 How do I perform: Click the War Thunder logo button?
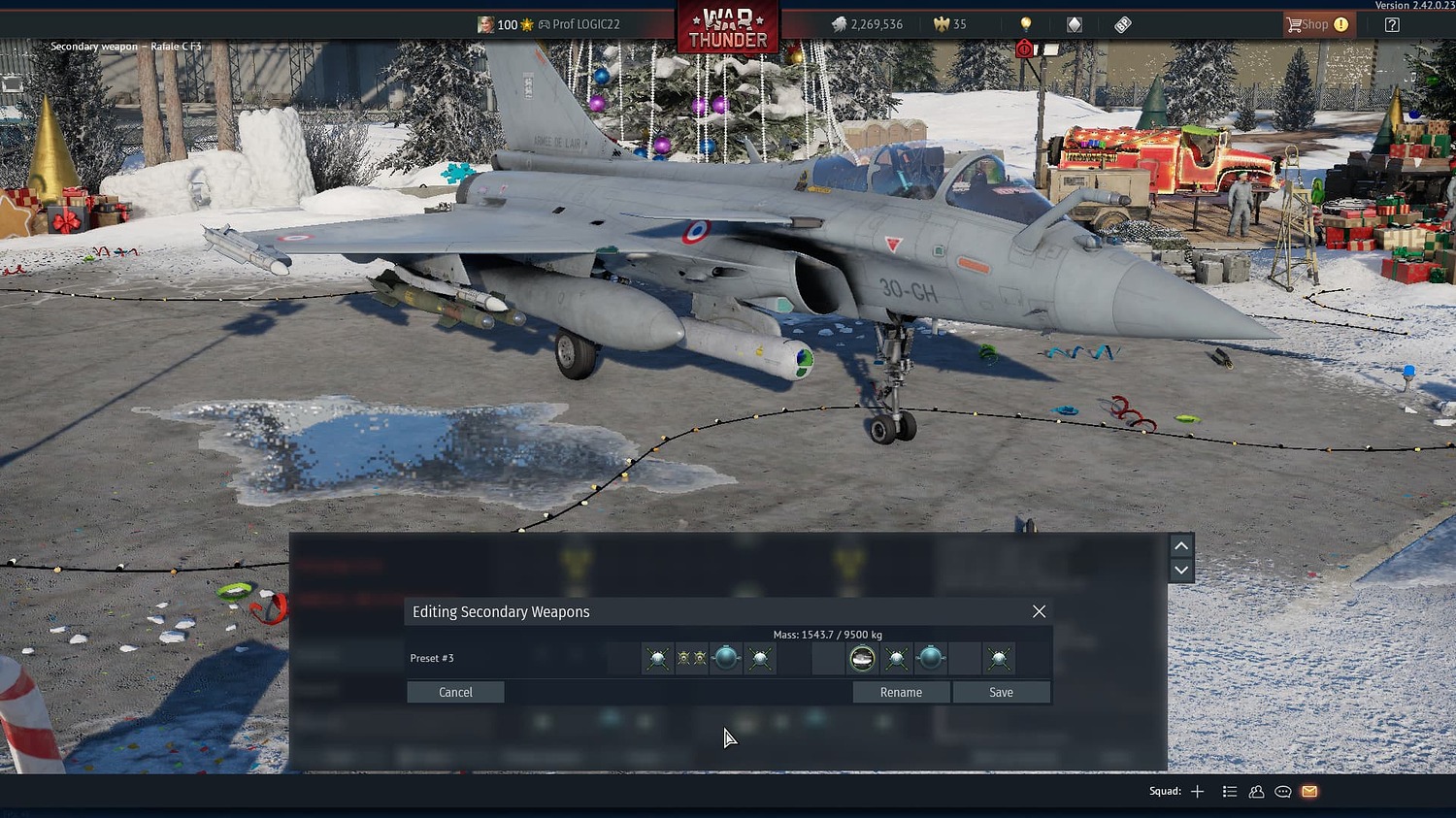tap(727, 27)
